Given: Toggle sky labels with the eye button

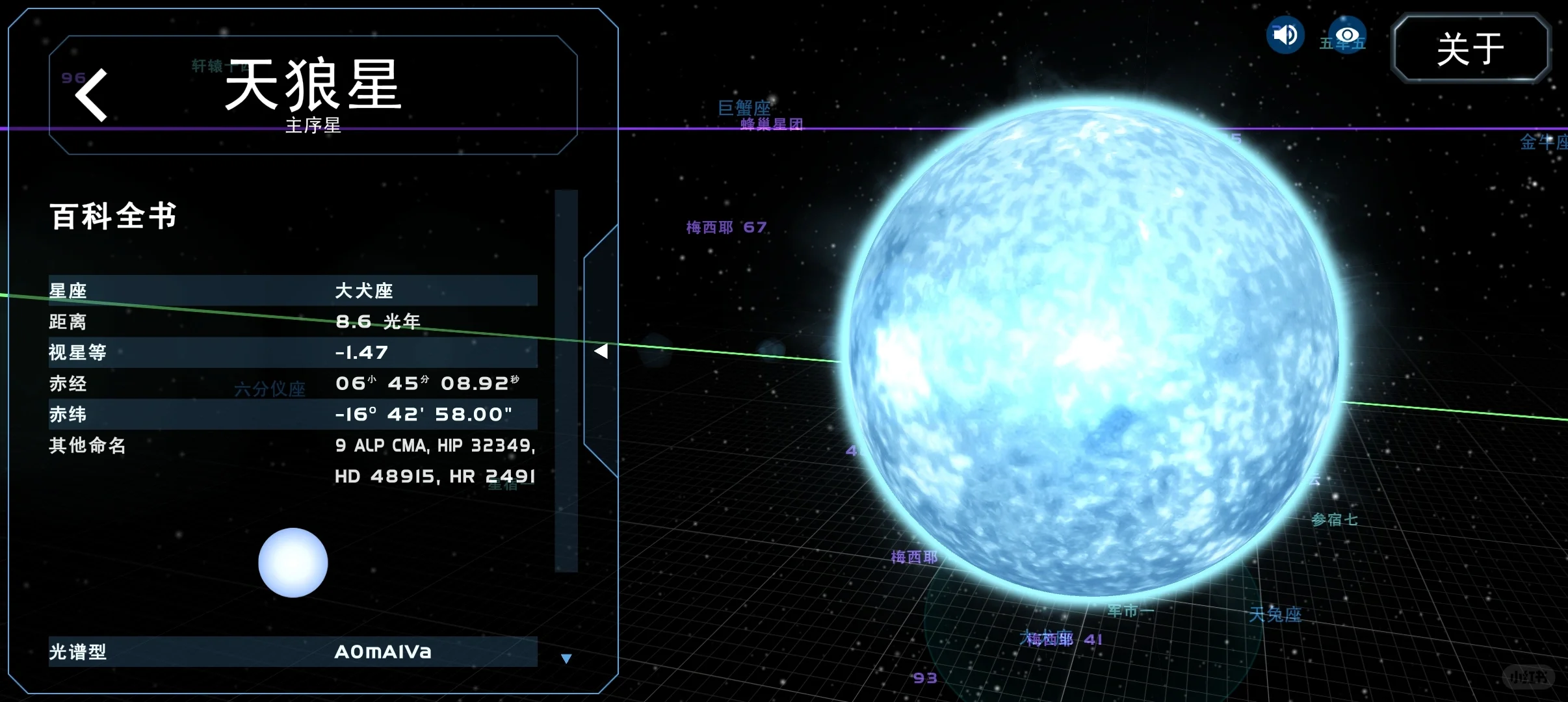Looking at the screenshot, I should pyautogui.click(x=1347, y=35).
